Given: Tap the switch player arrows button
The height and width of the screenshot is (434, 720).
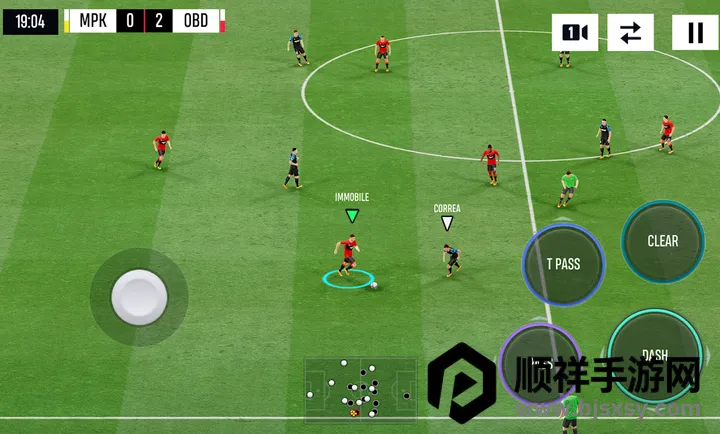Looking at the screenshot, I should coord(630,33).
